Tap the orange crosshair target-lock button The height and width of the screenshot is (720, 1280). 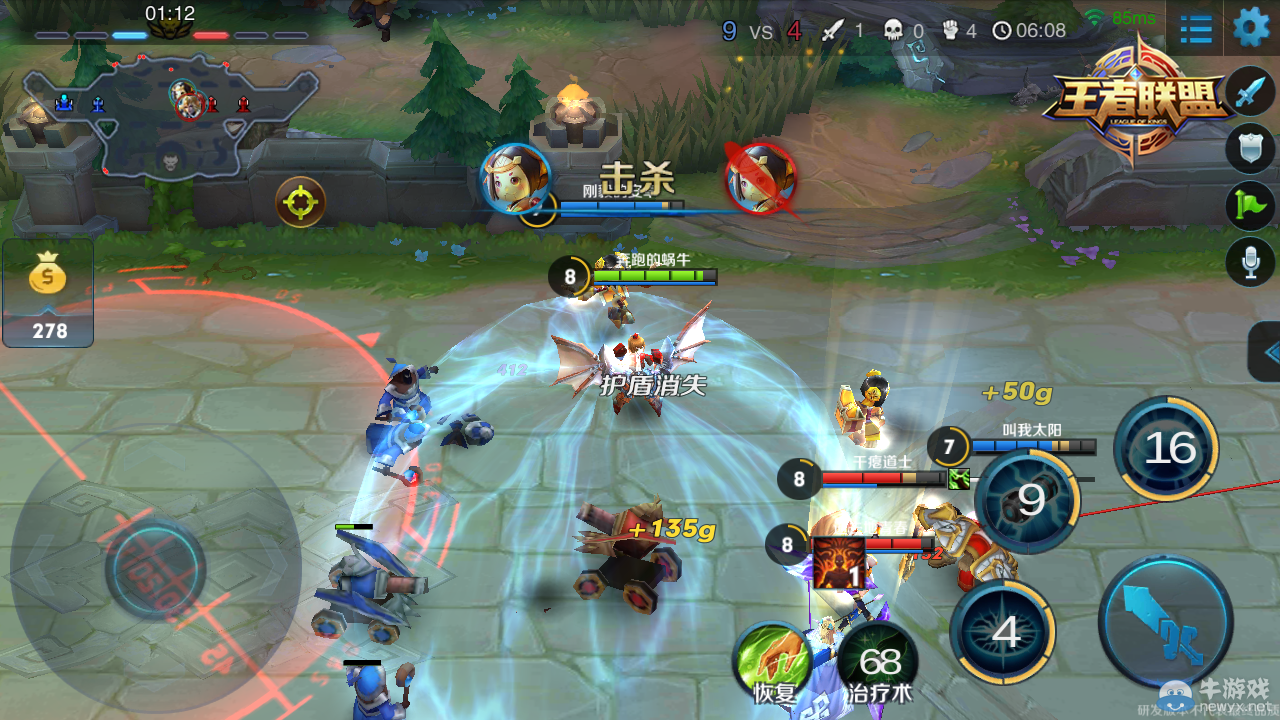(x=301, y=202)
